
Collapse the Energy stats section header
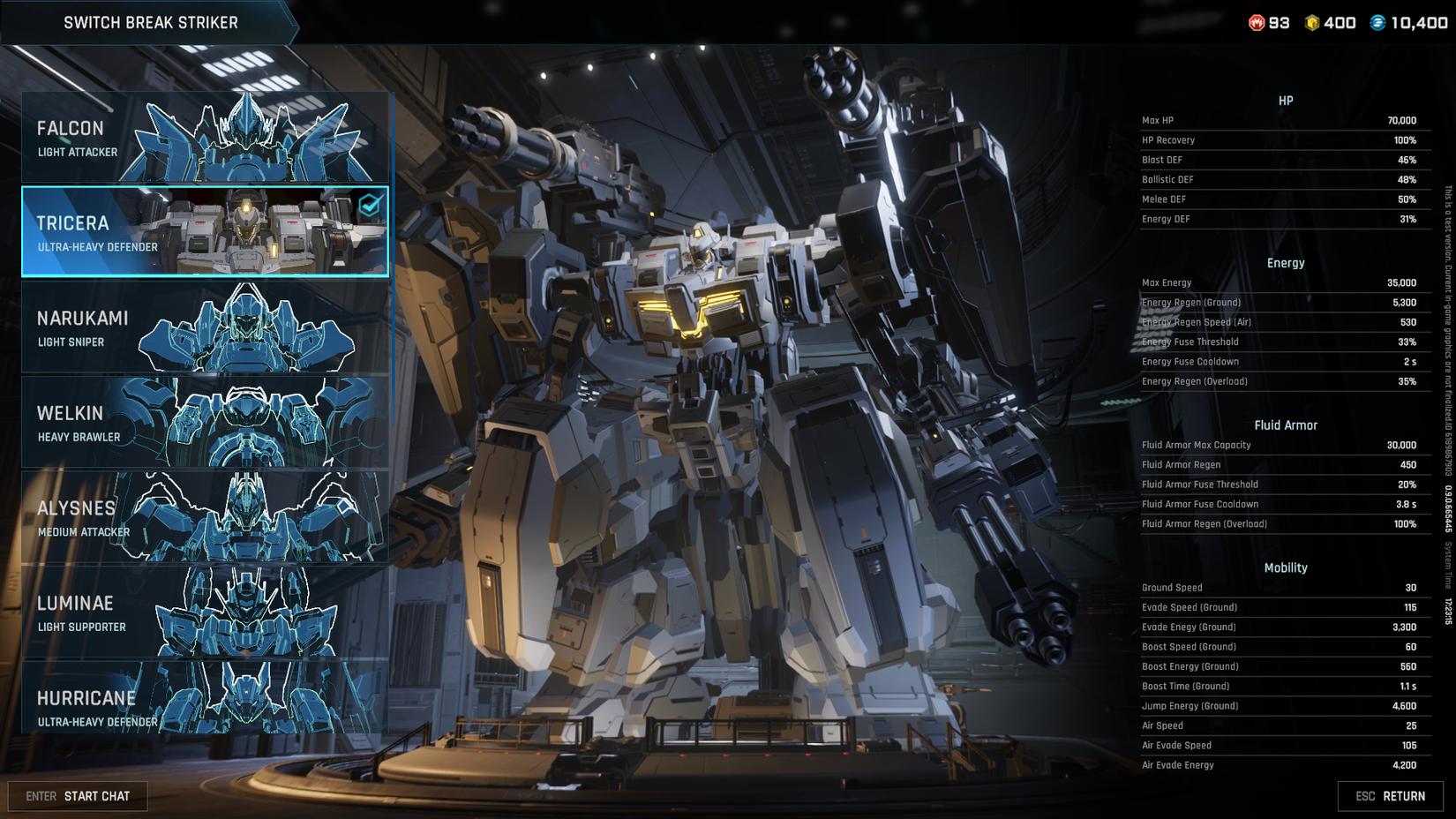click(1286, 262)
